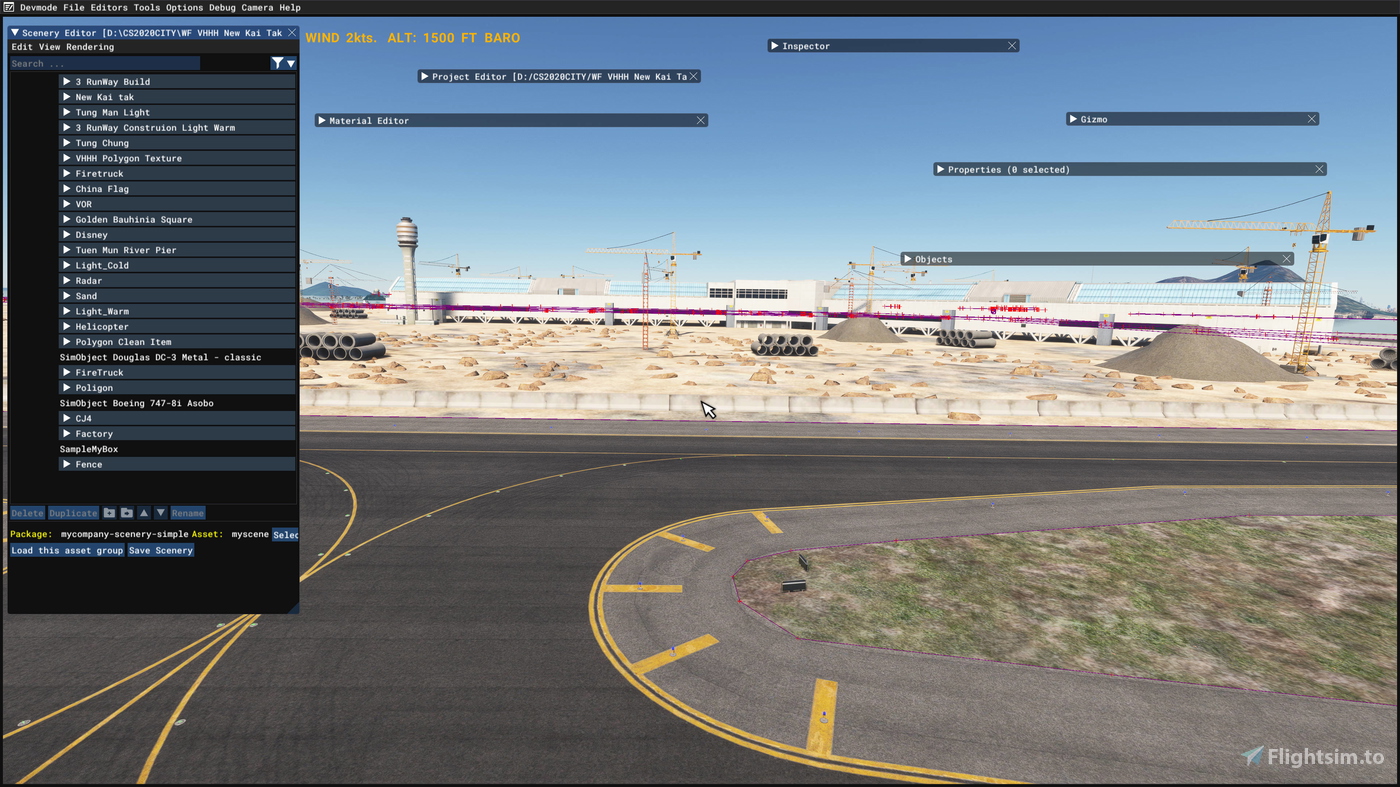The image size is (1400, 787).
Task: Select SimObject Boeing 747-8i Asobo in the list
Action: click(136, 402)
